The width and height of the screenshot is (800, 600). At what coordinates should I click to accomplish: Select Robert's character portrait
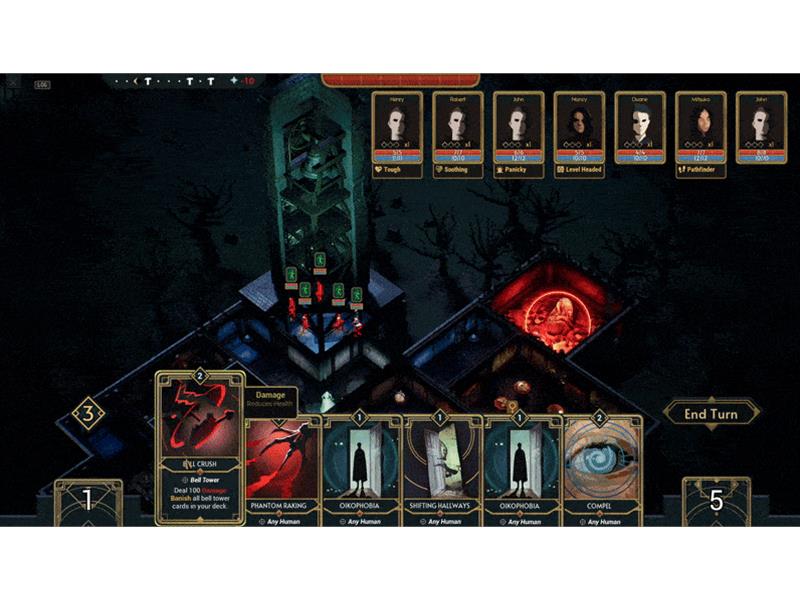tap(458, 127)
